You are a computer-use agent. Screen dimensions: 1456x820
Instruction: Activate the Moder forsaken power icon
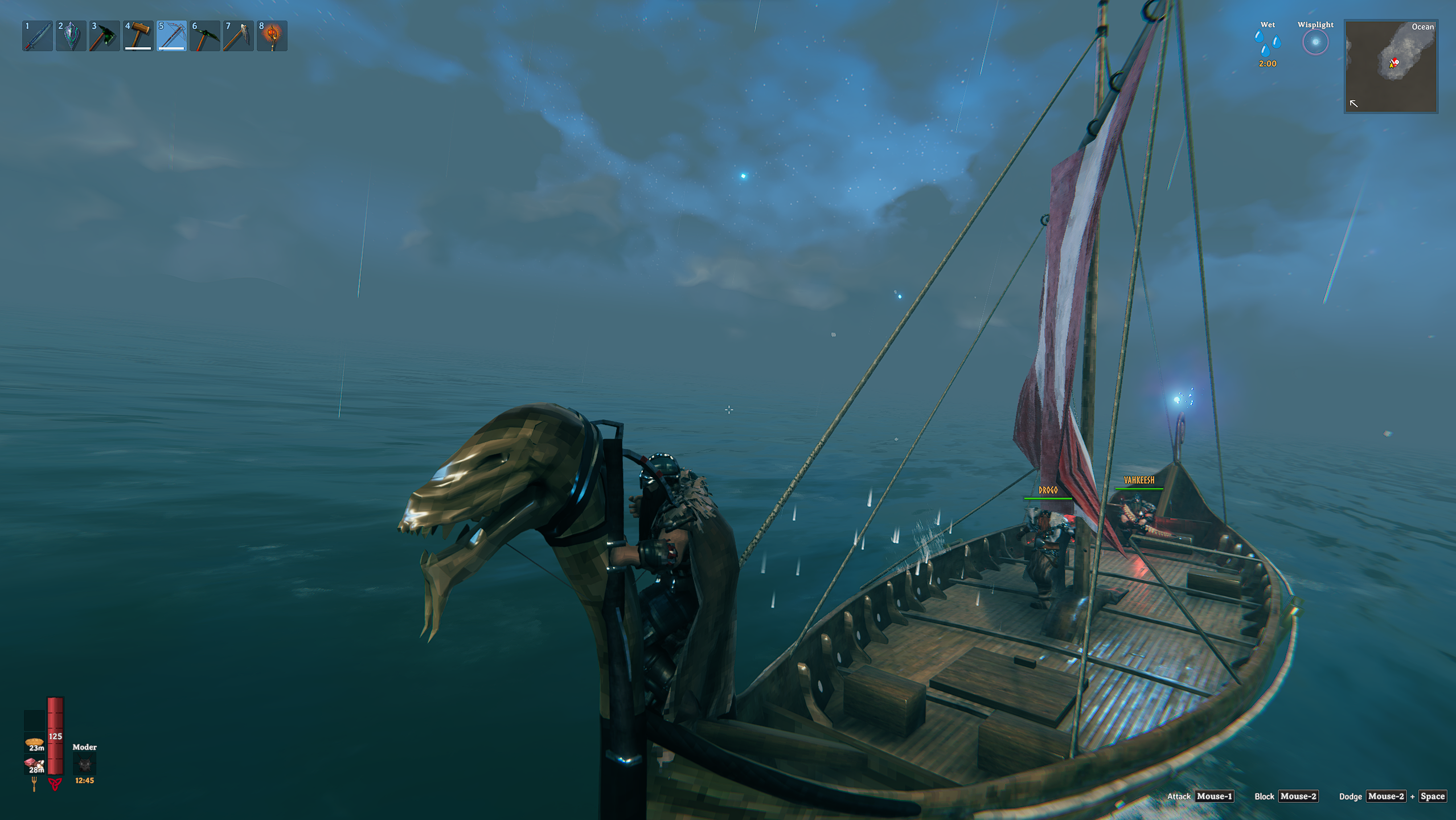click(84, 764)
